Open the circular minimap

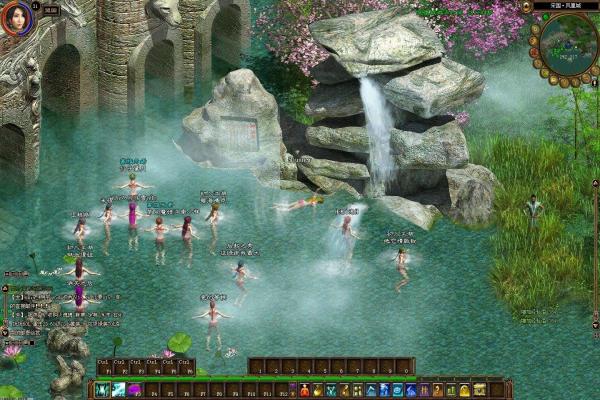567,46
